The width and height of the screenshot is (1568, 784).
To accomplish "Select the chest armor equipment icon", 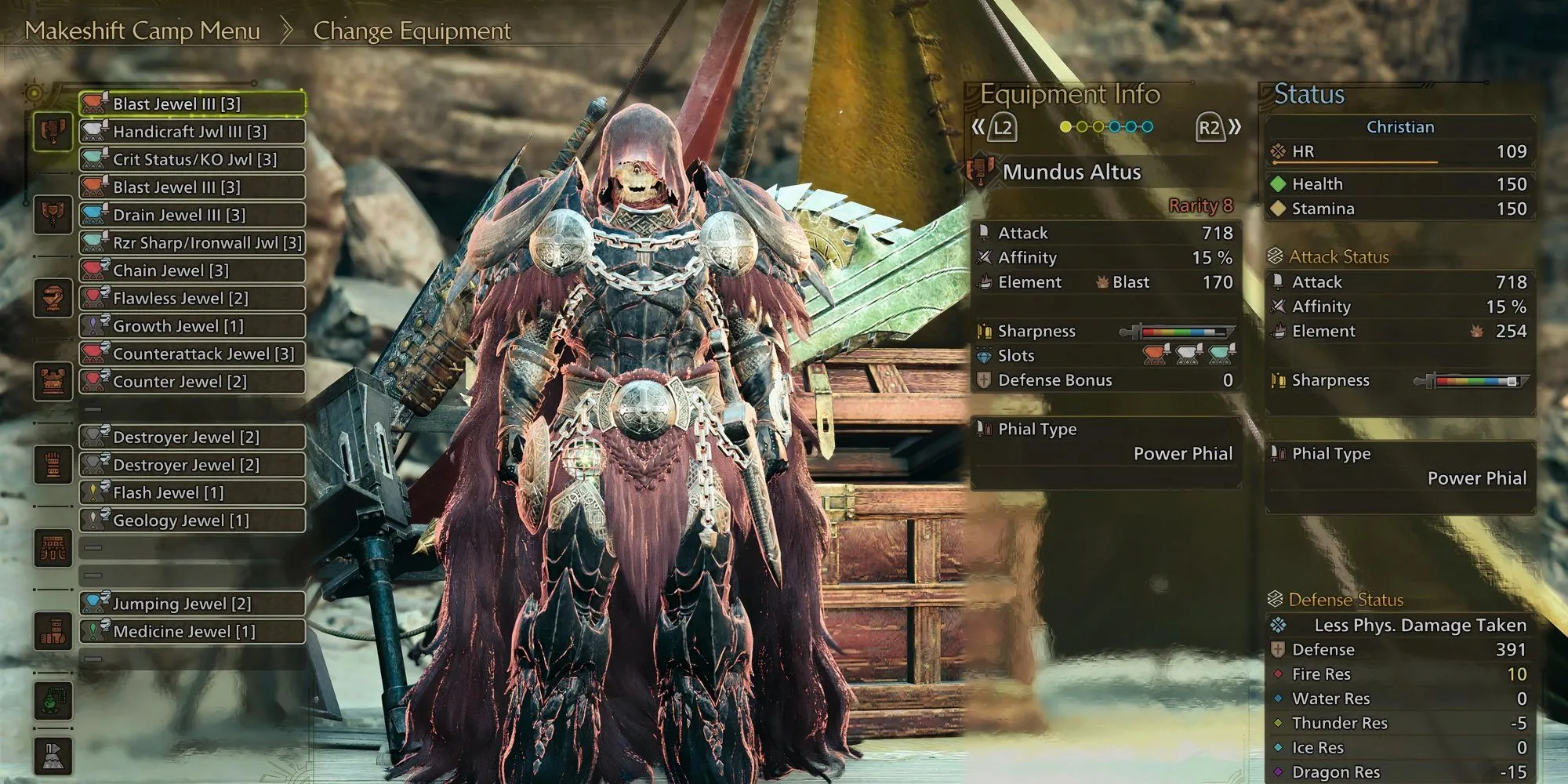I will tap(53, 381).
